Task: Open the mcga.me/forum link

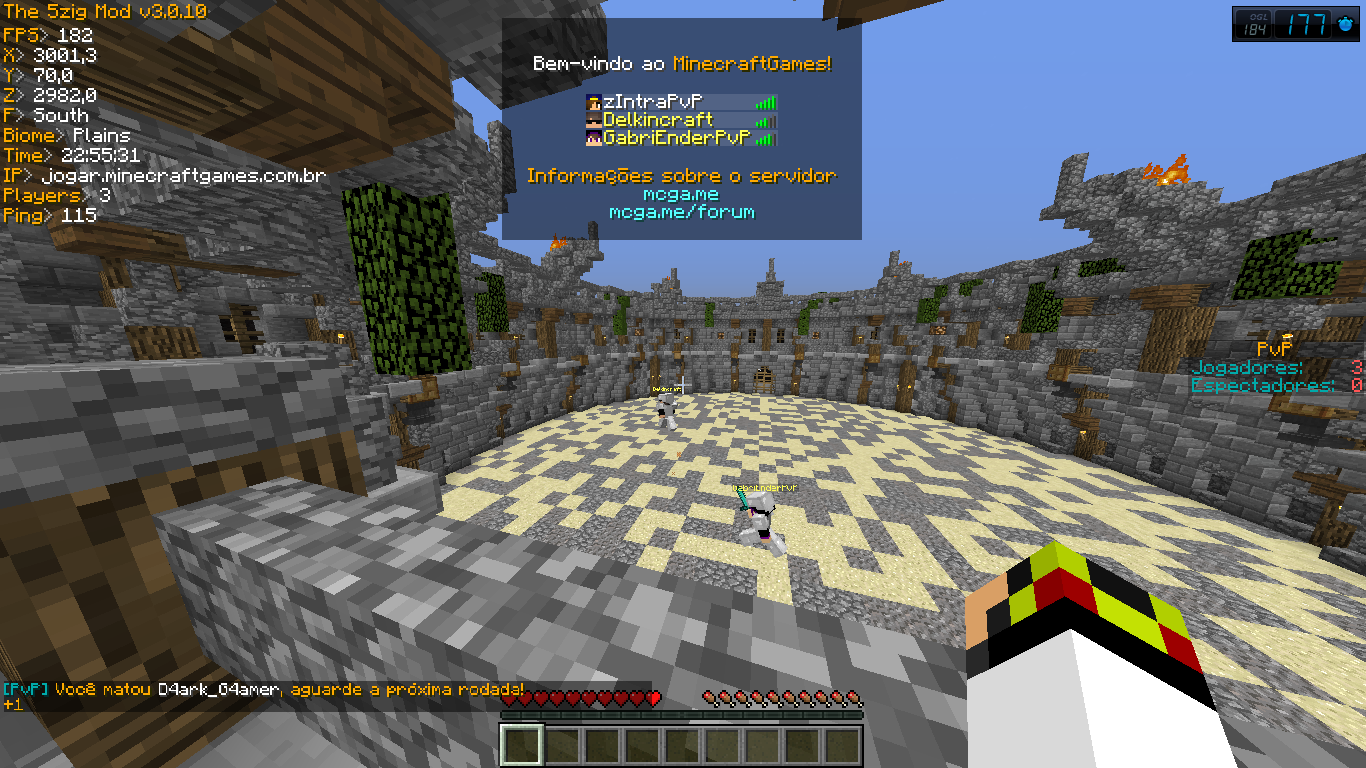Action: point(681,212)
